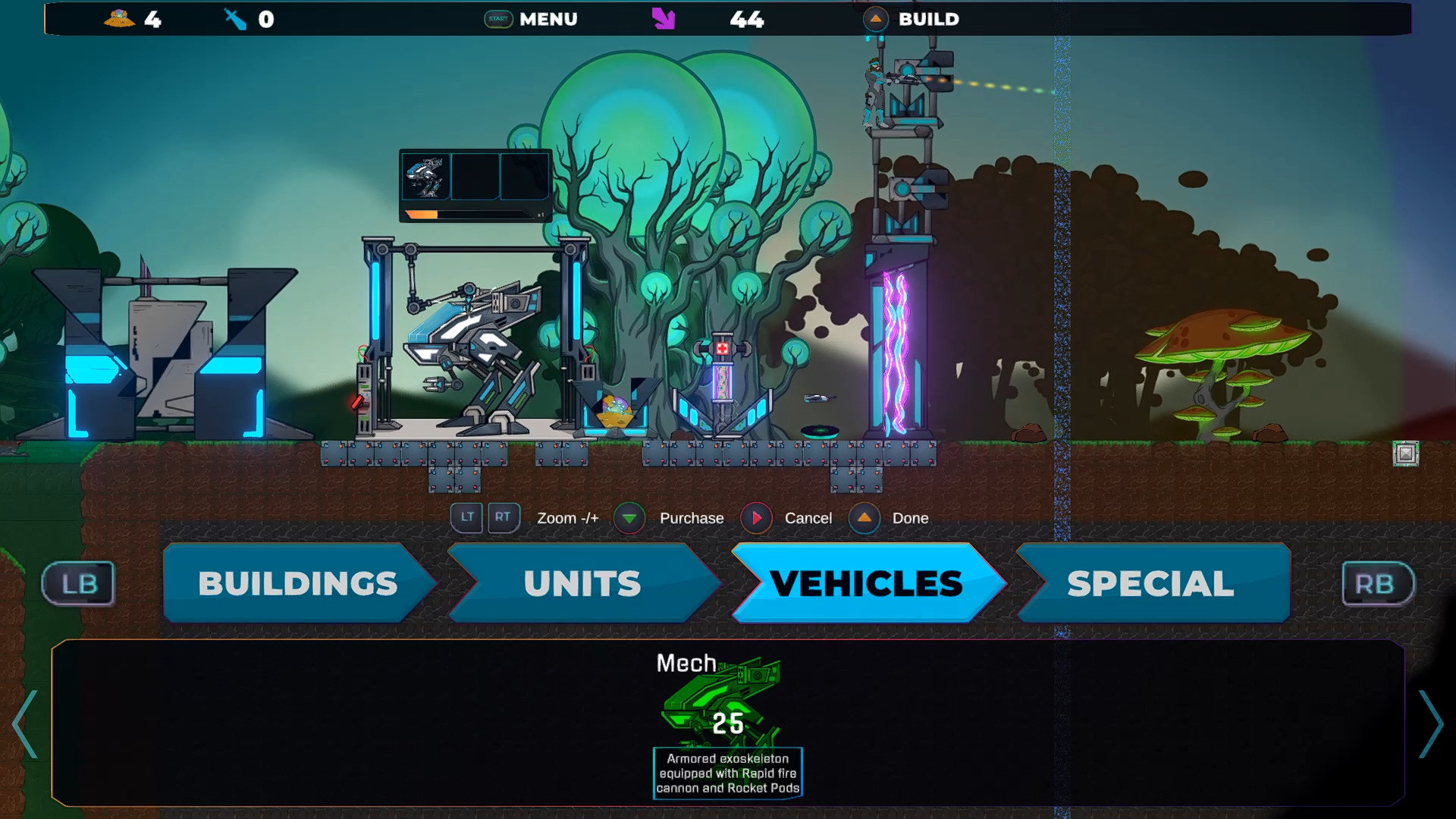Click the green Purchase arrow icon
Screen dimensions: 1456x819
tap(628, 518)
